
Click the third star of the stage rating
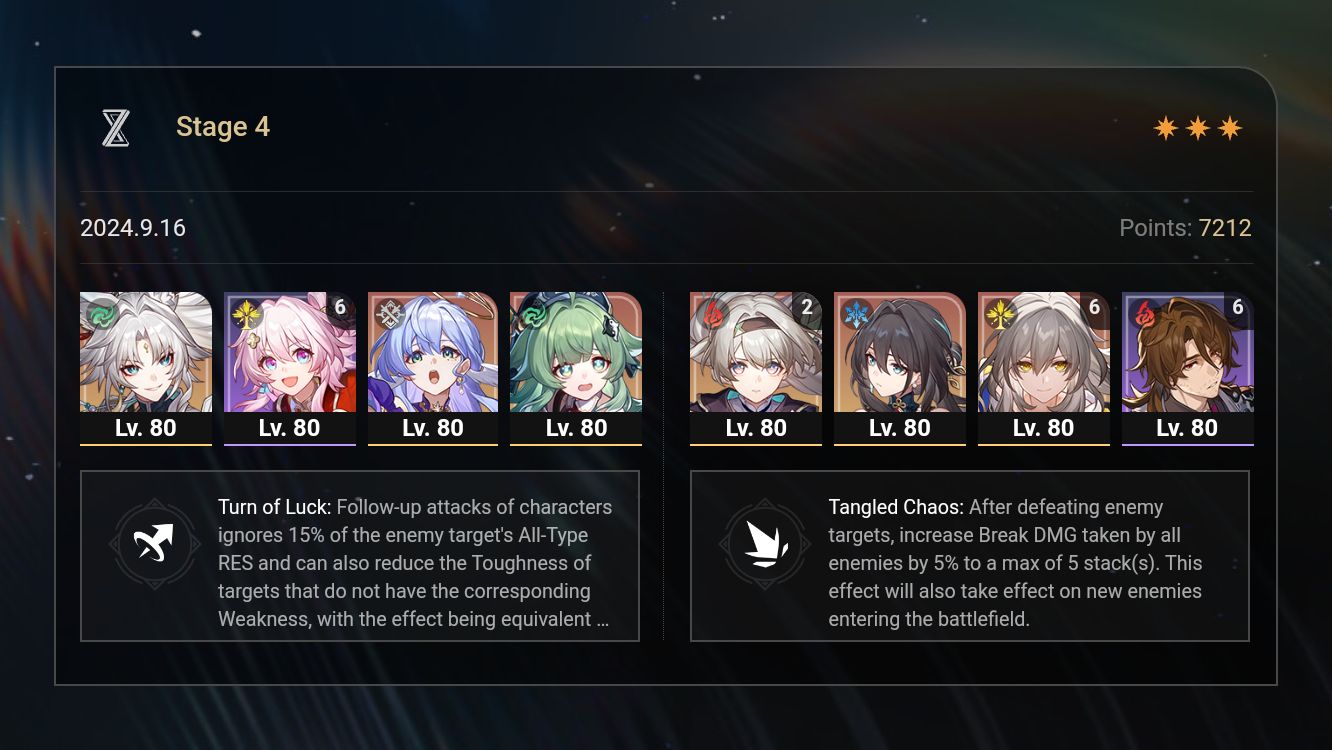click(x=1232, y=127)
